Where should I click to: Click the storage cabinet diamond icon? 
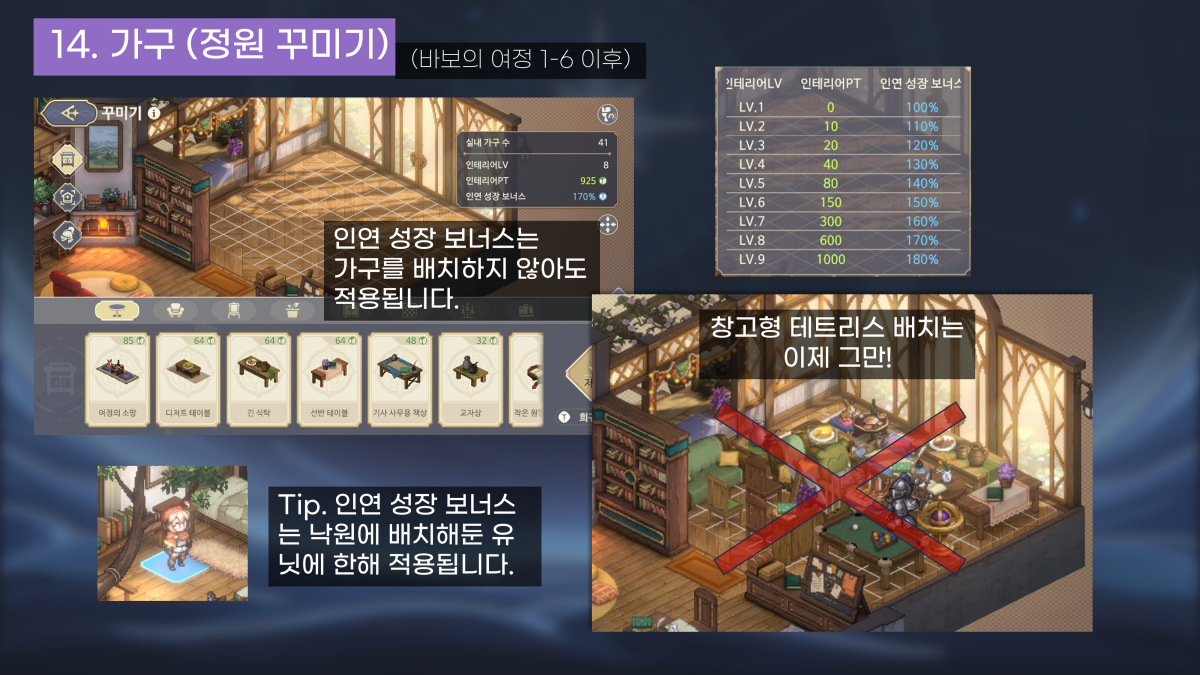tap(69, 160)
